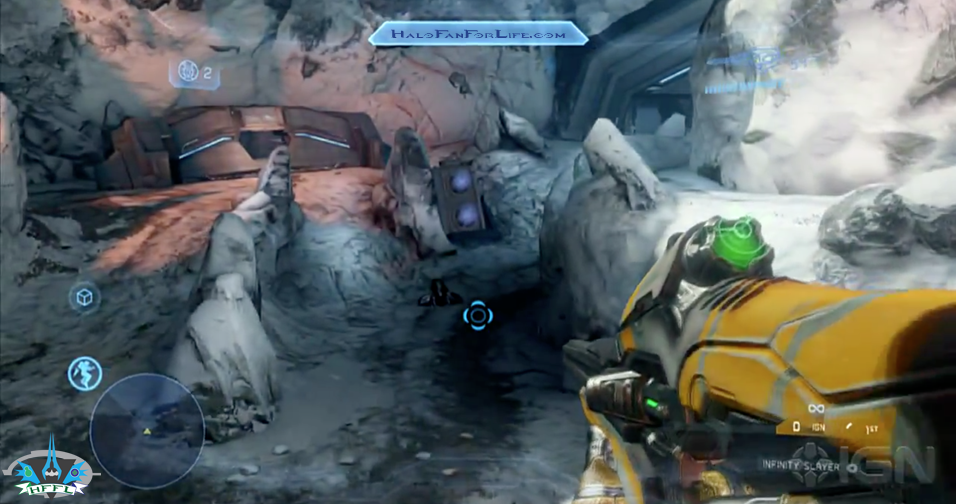Click the cube-shaped ordnance icon
This screenshot has height=504, width=956.
84,298
